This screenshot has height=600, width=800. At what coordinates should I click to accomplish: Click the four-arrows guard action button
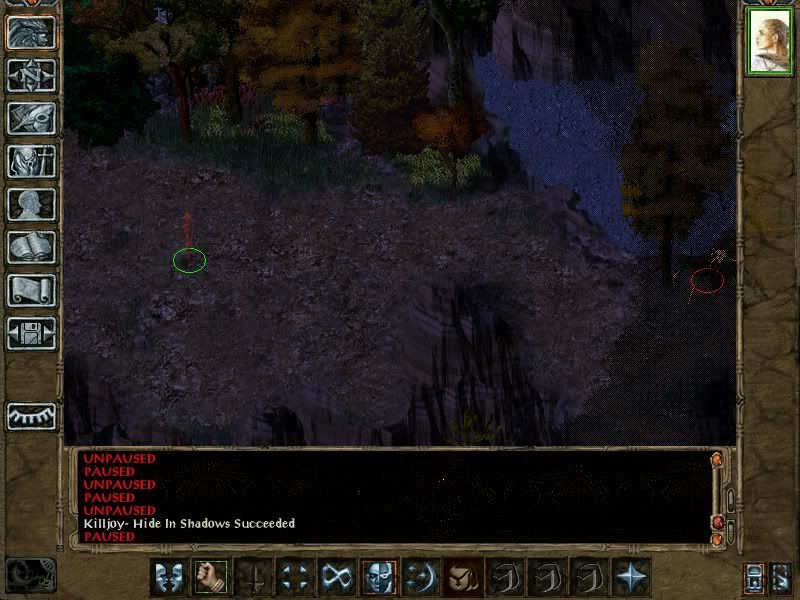(294, 576)
